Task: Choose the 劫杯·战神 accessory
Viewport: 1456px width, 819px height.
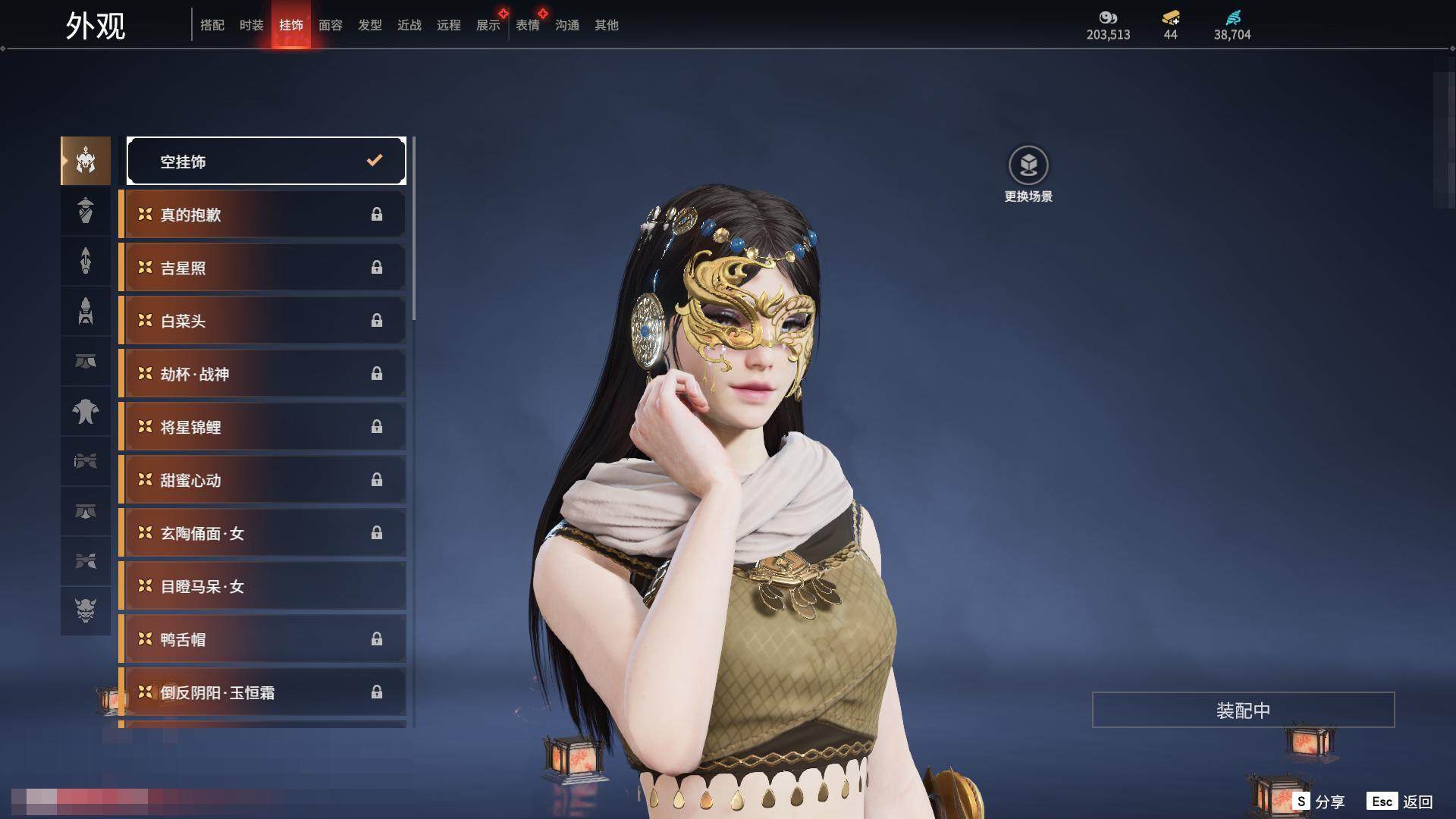Action: tap(262, 374)
